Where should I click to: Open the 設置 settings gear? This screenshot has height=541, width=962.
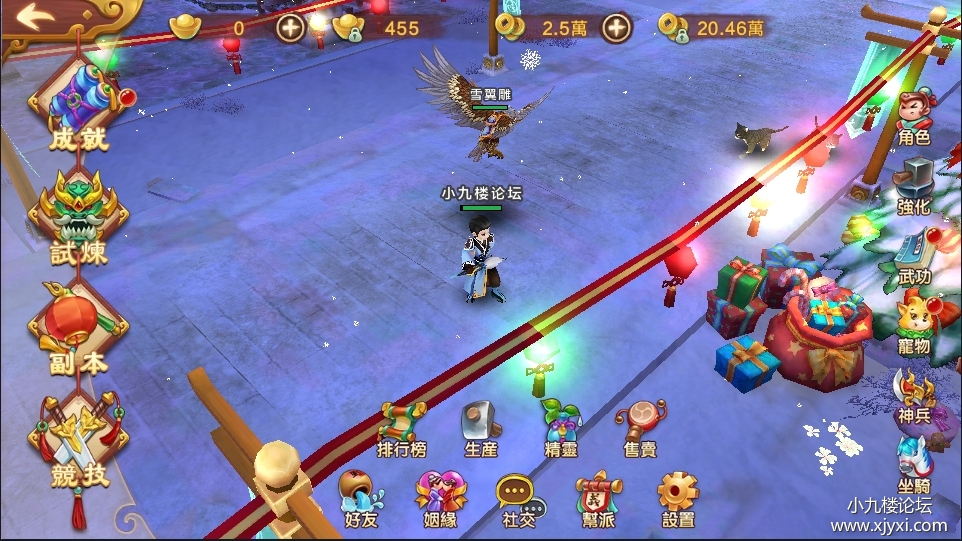pyautogui.click(x=677, y=497)
